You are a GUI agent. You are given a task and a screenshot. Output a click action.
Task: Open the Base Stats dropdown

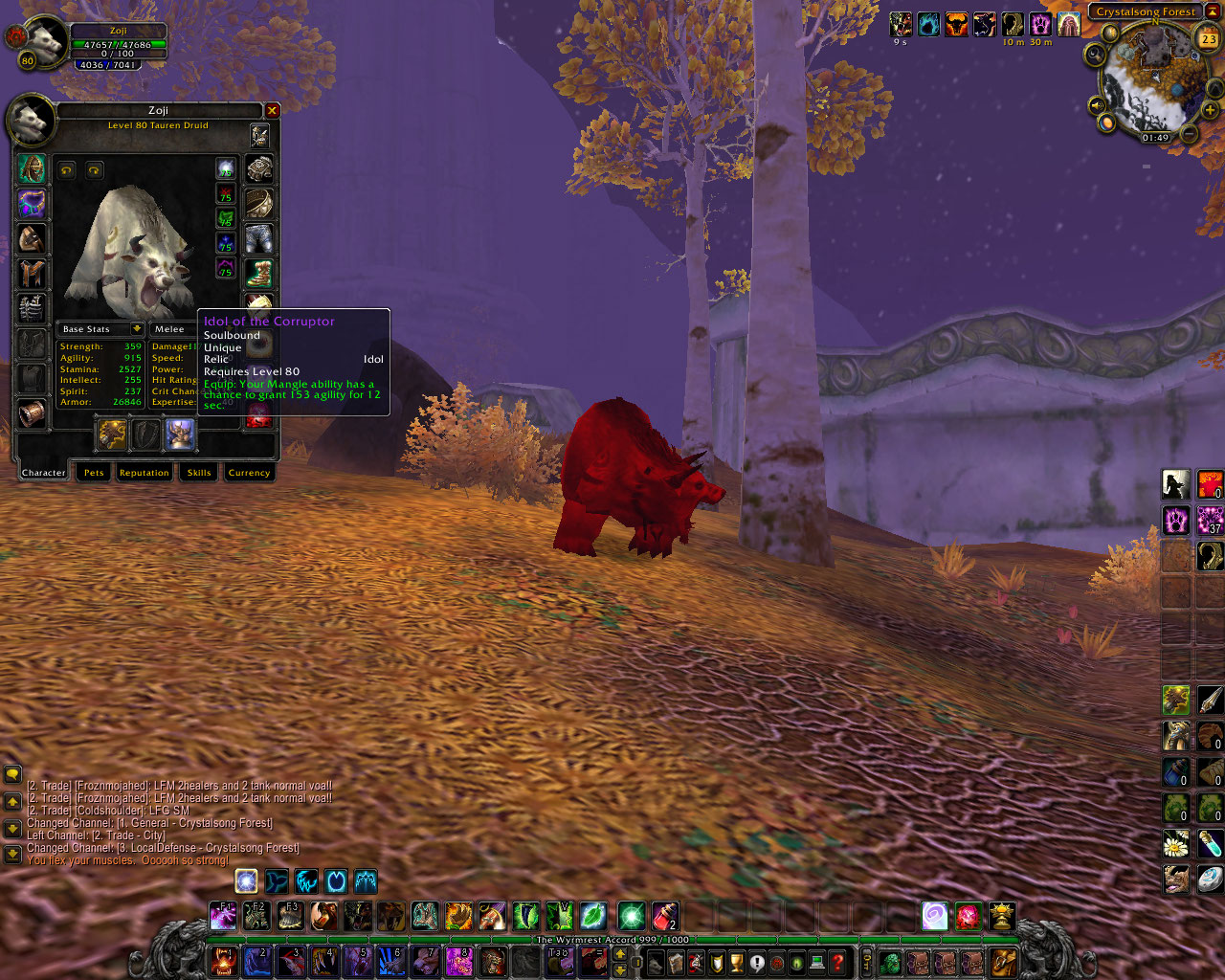coord(137,329)
